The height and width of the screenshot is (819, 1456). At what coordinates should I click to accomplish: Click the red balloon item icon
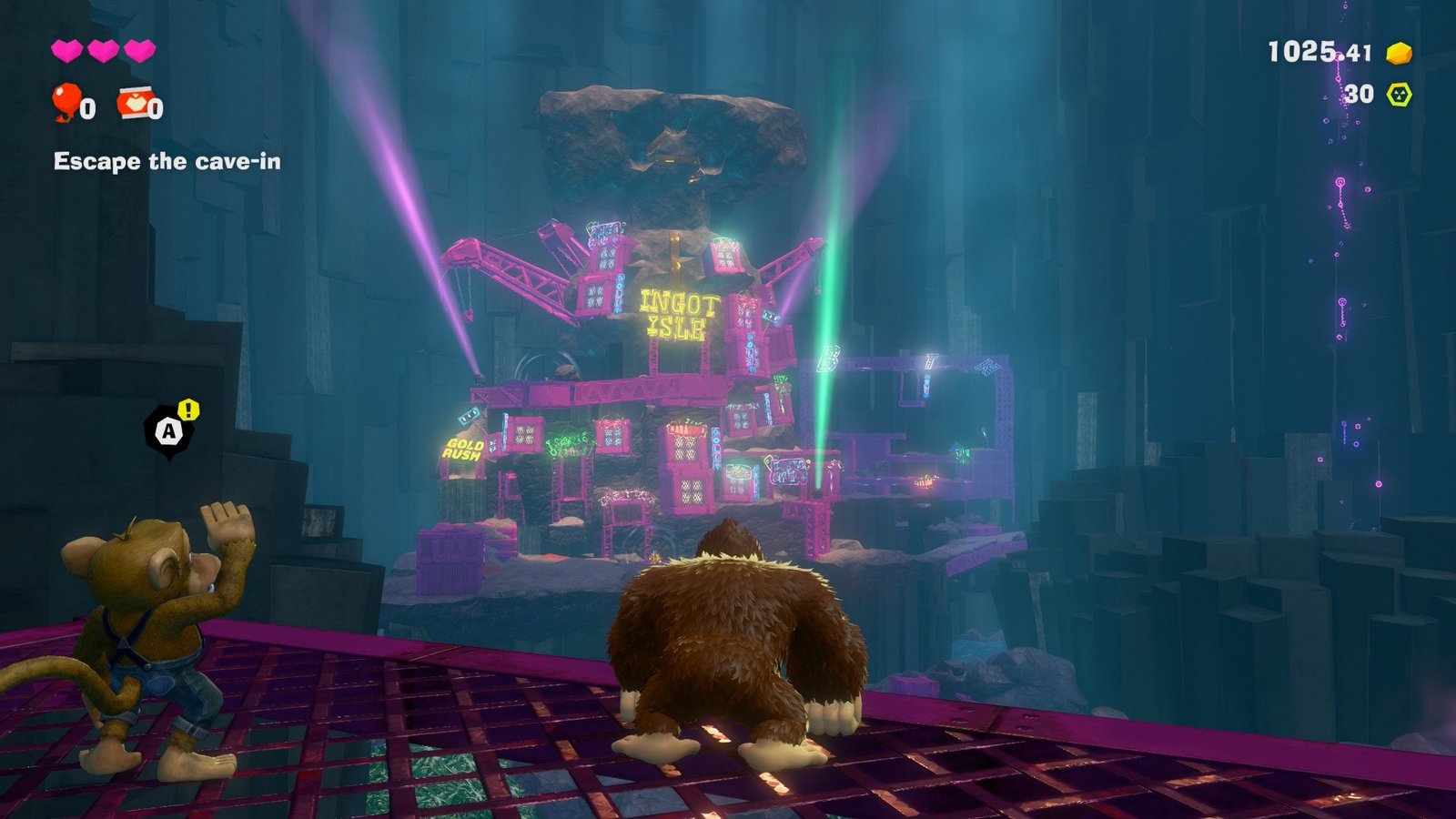tap(66, 102)
